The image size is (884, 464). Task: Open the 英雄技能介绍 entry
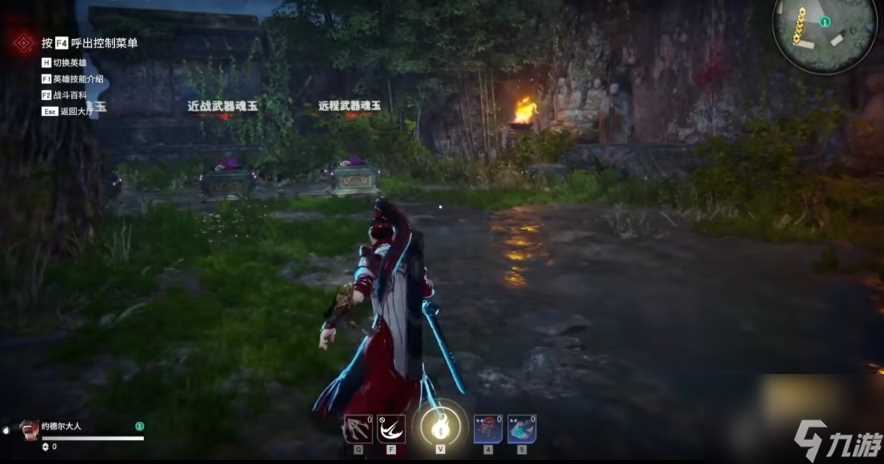tap(78, 79)
